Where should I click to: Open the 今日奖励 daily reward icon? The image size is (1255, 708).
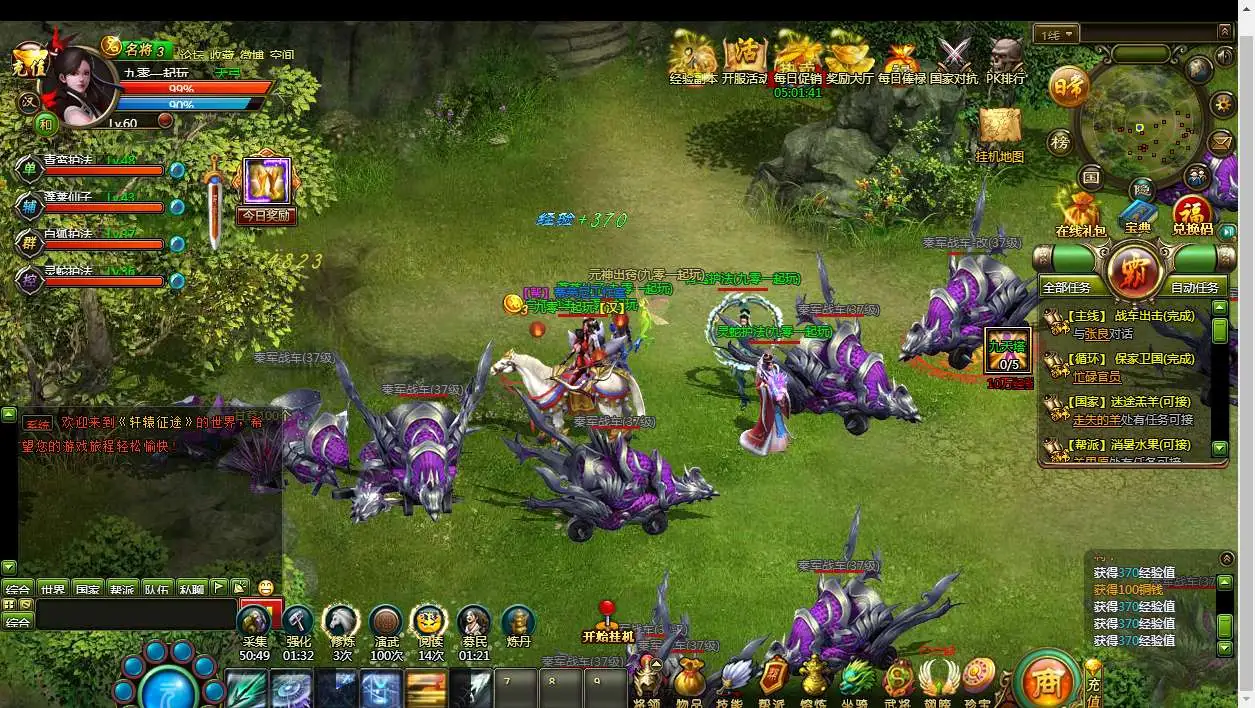[x=266, y=189]
